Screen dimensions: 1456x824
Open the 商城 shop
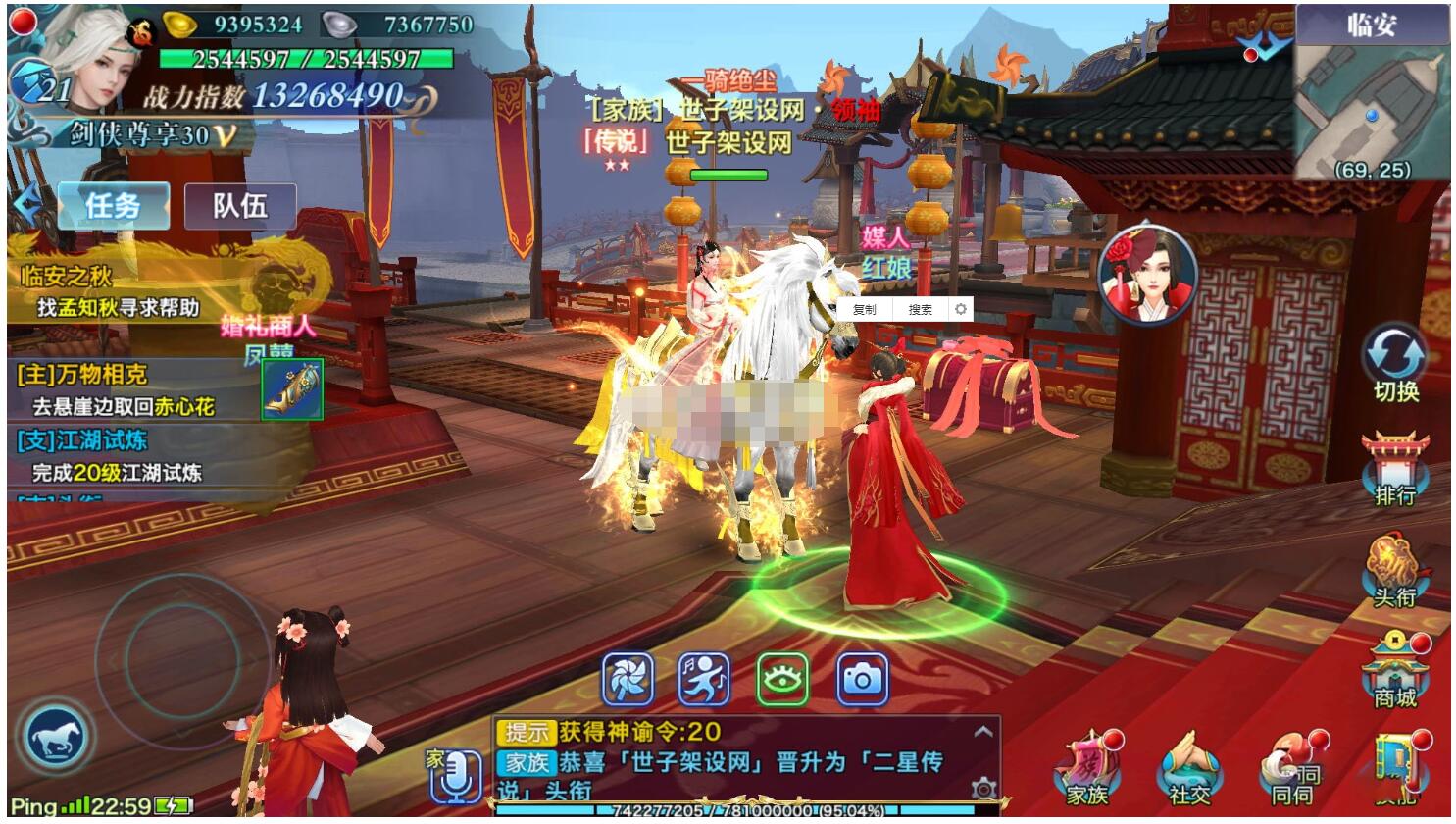[x=1394, y=672]
